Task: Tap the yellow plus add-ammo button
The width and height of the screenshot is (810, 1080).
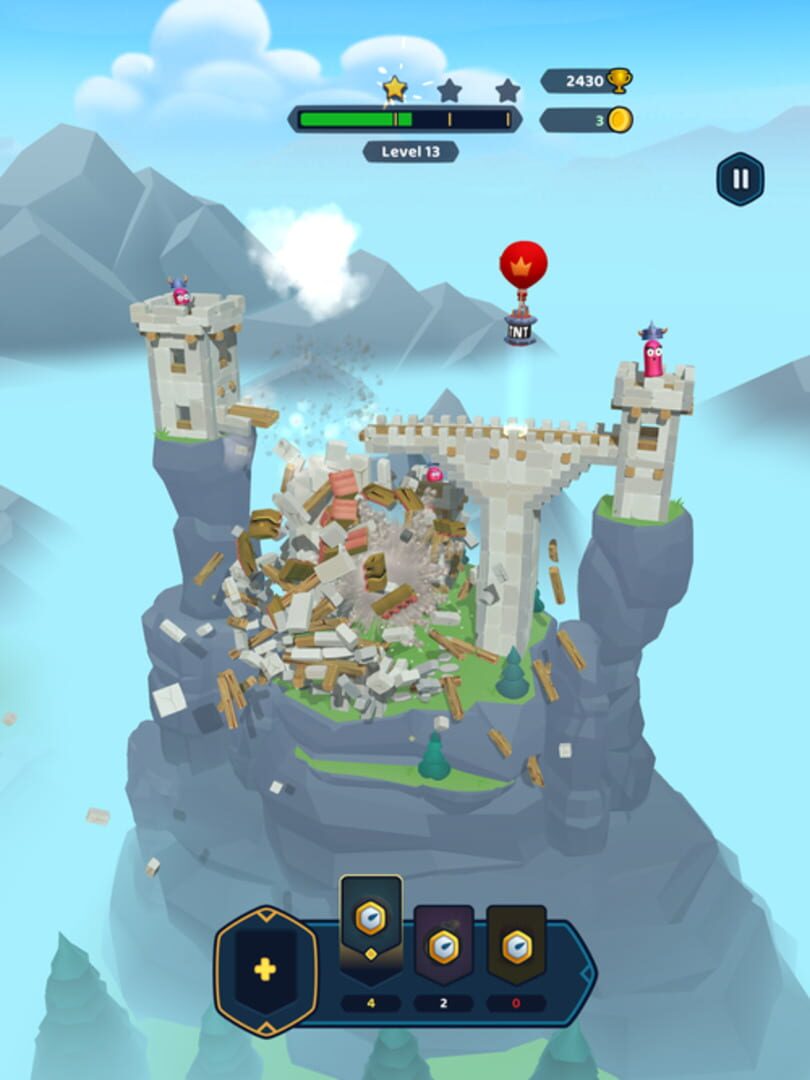Action: pos(265,969)
